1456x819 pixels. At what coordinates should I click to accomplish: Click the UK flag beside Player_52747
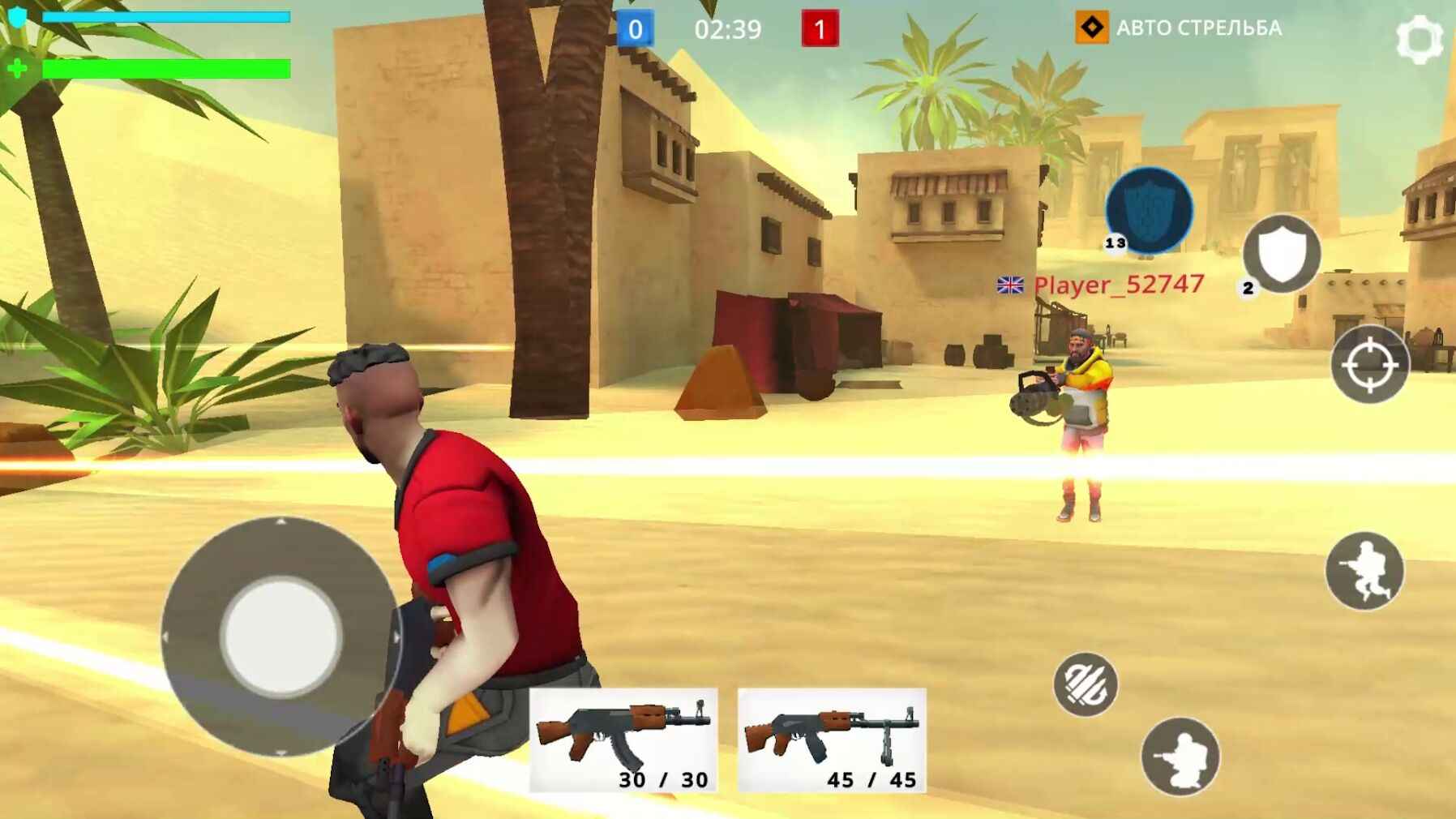click(x=1009, y=285)
